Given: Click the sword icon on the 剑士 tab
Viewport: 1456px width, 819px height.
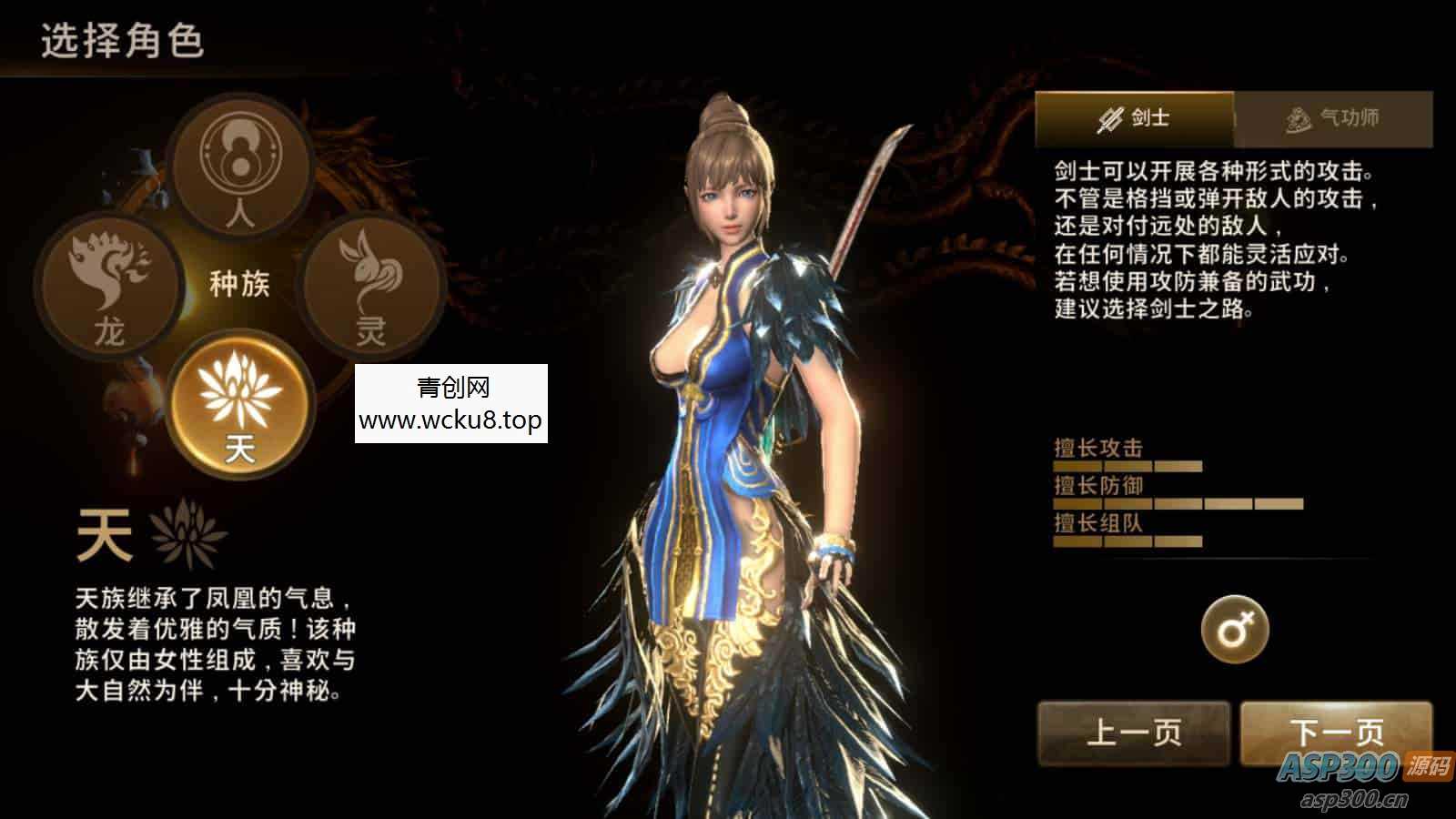Looking at the screenshot, I should [1110, 116].
